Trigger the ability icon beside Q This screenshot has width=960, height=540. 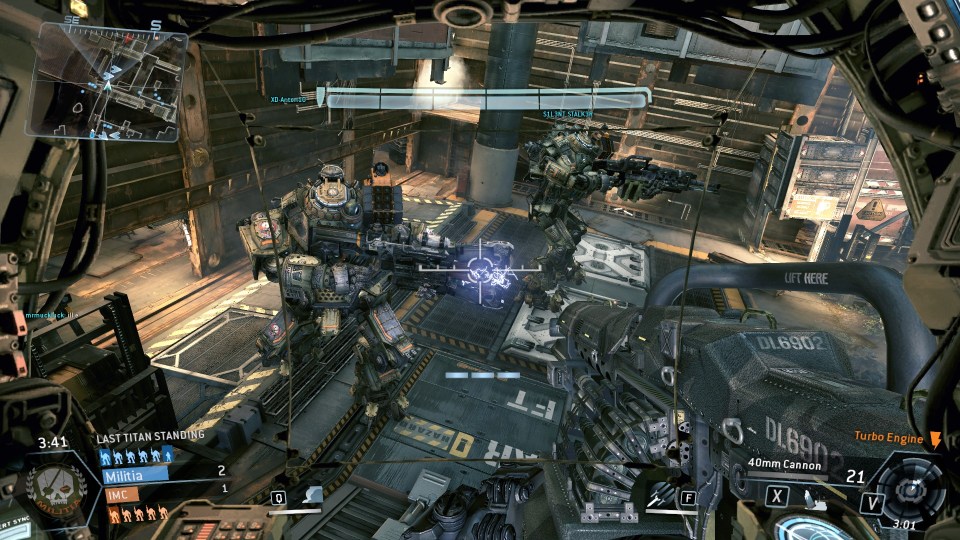(x=312, y=496)
